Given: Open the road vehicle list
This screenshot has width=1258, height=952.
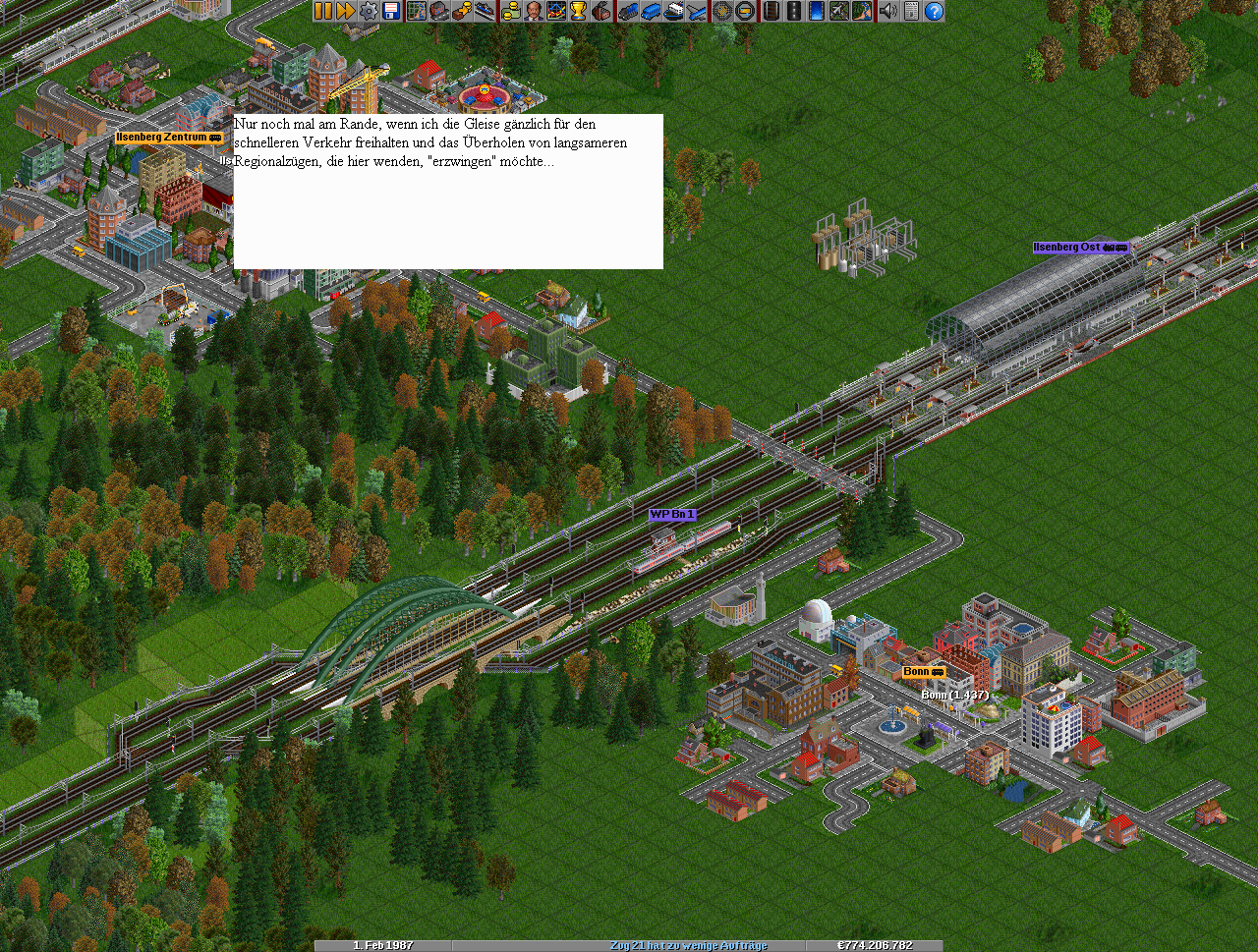Looking at the screenshot, I should [x=652, y=11].
